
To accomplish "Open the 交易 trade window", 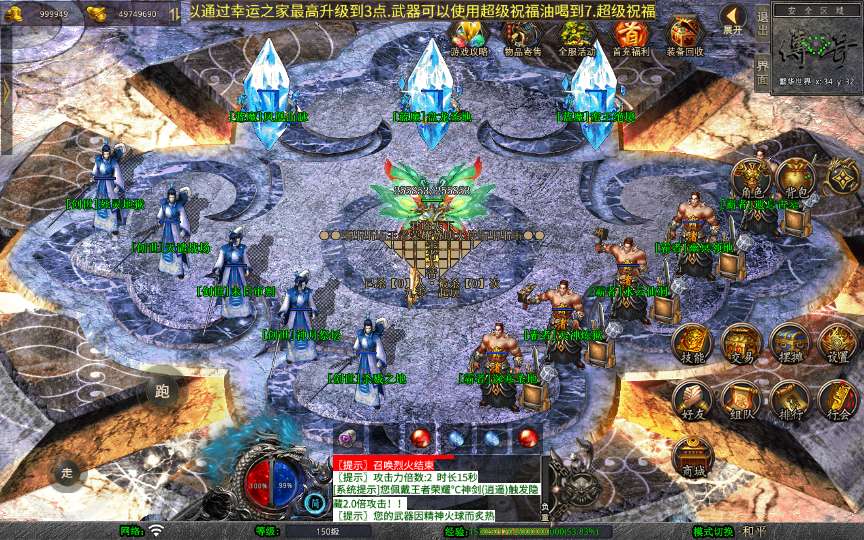I will click(x=741, y=344).
